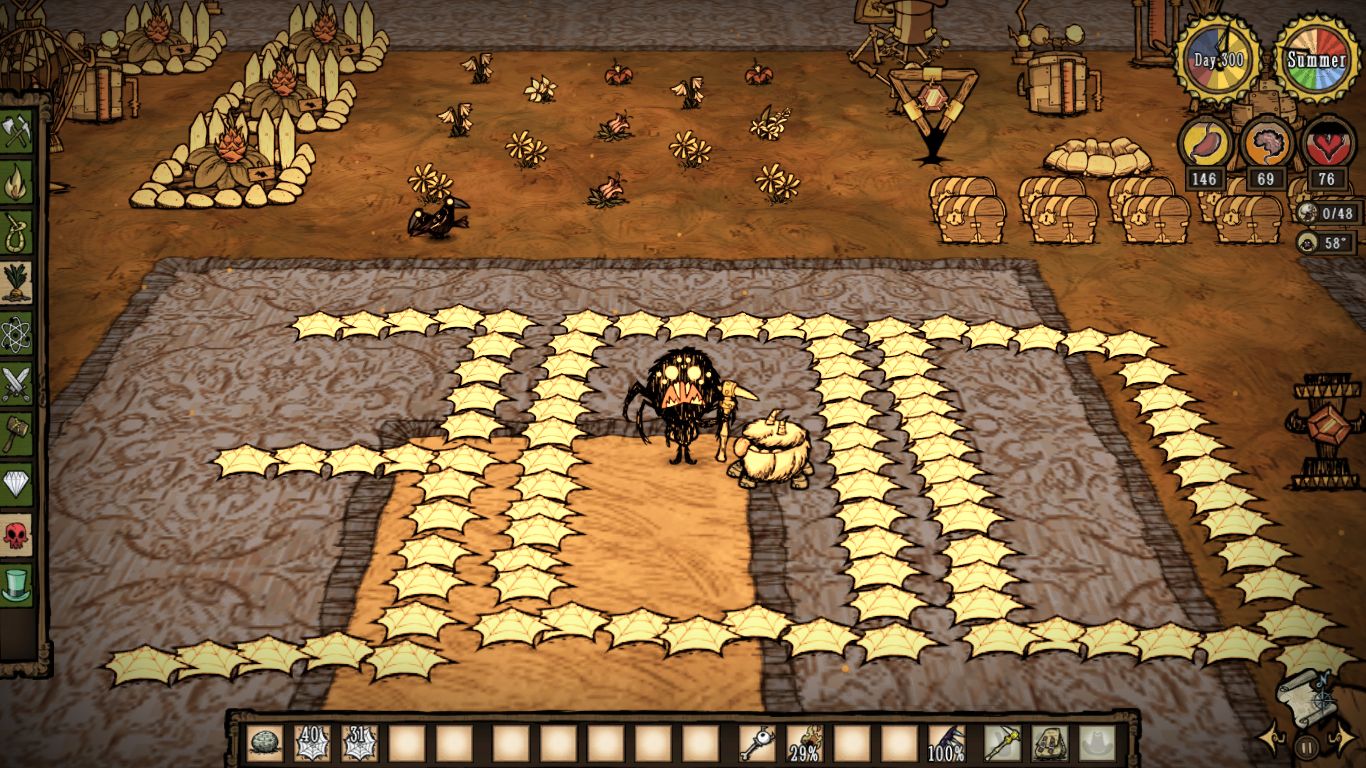1366x768 pixels.
Task: Select the grey rock in the inventory
Action: coord(263,743)
